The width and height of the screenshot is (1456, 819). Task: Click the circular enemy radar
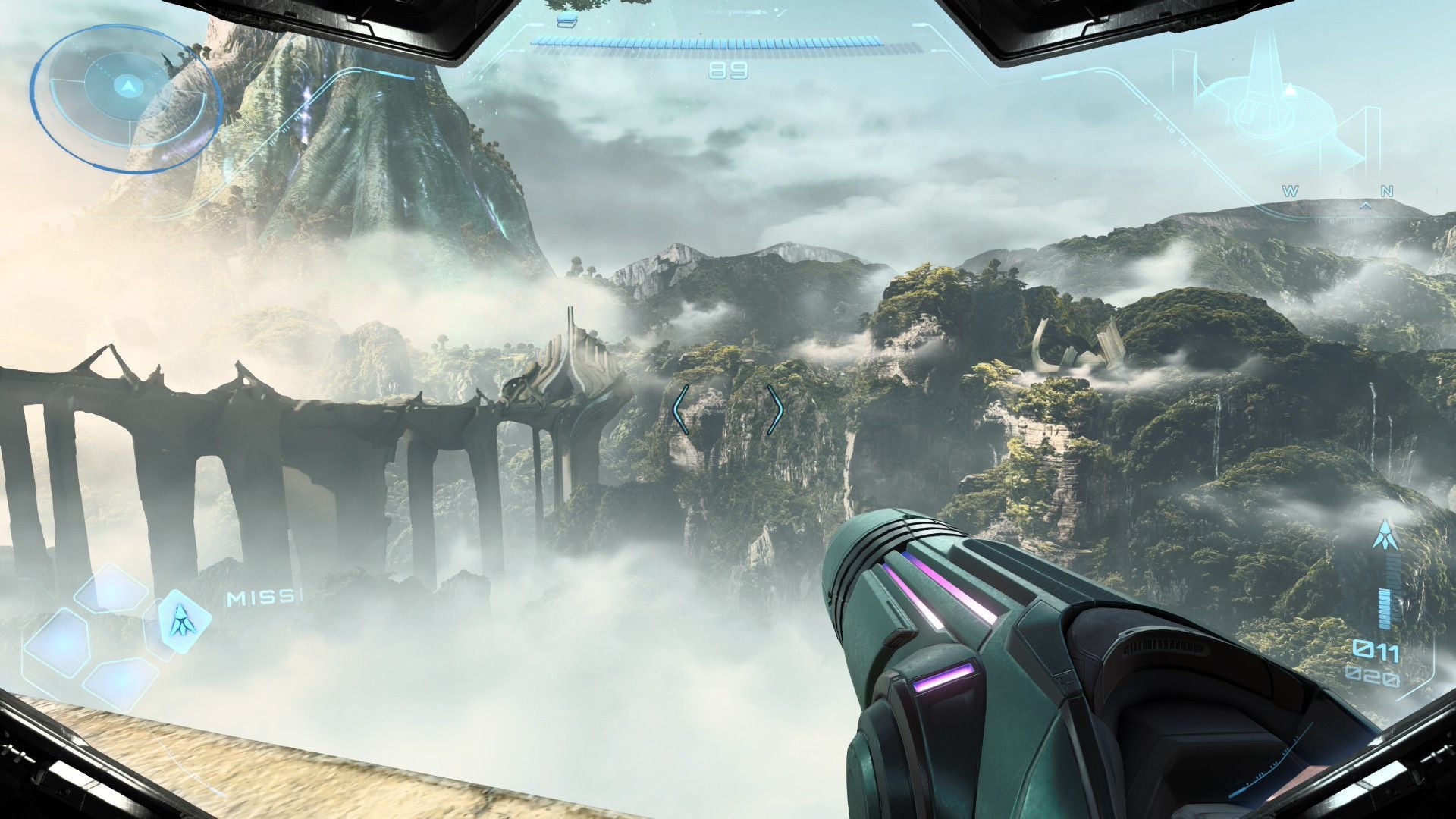127,96
